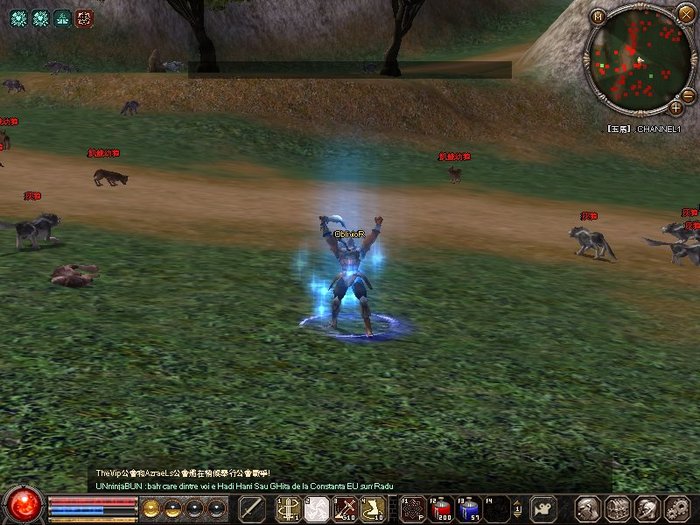Open the messenger icon beside the gear
The image size is (700, 525).
point(646,508)
